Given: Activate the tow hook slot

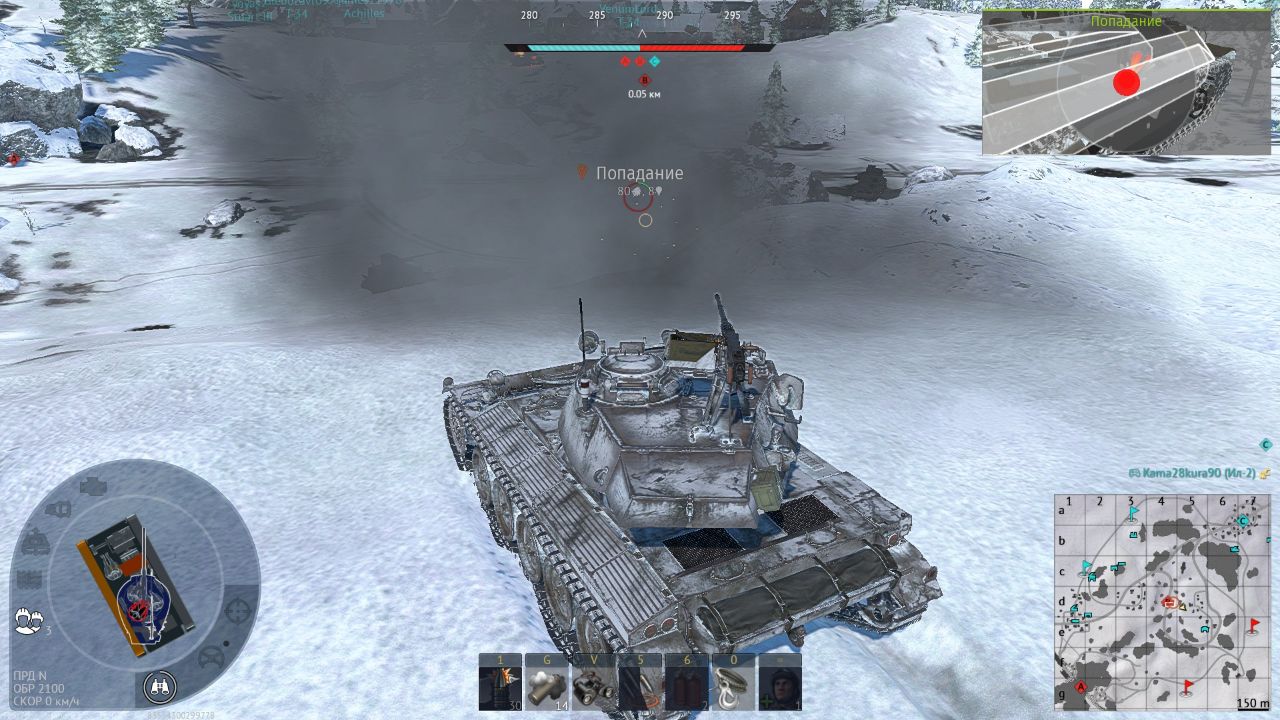Looking at the screenshot, I should [x=733, y=687].
